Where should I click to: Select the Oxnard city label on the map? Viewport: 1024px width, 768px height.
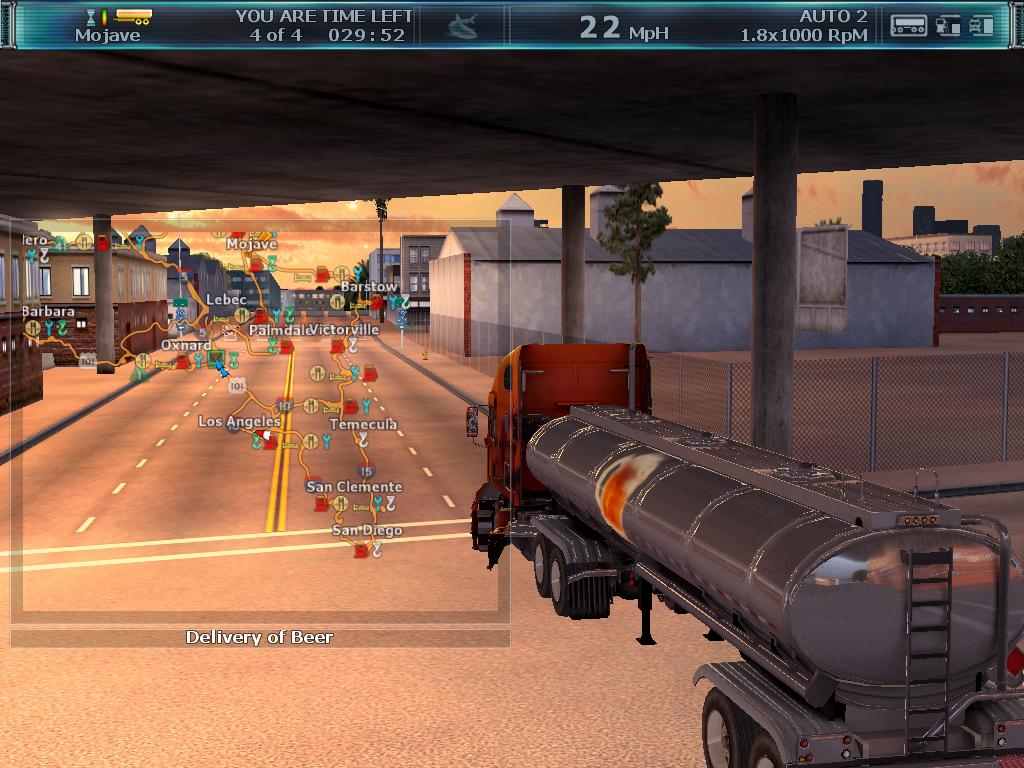[186, 345]
